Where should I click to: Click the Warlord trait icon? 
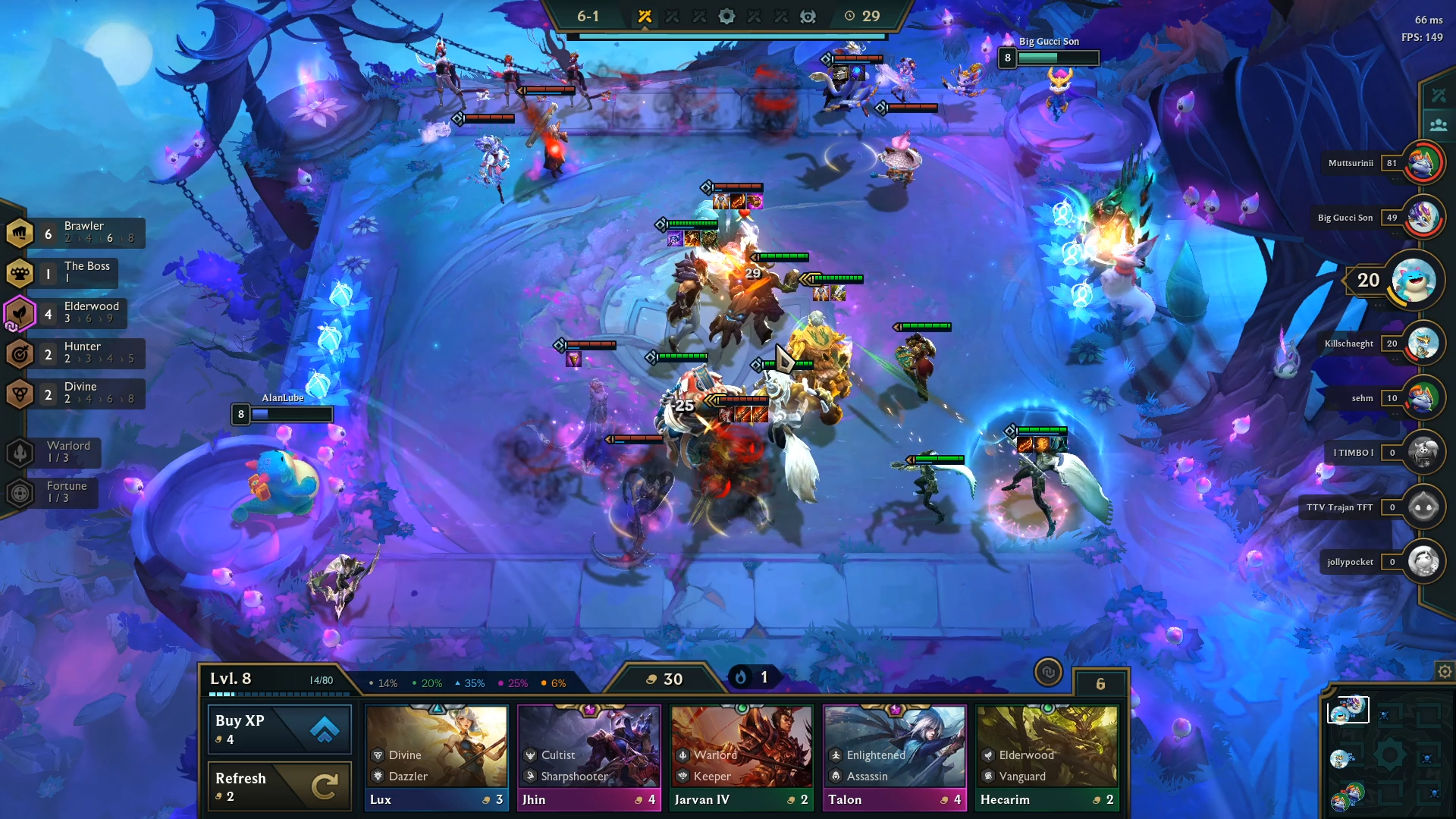tap(19, 452)
